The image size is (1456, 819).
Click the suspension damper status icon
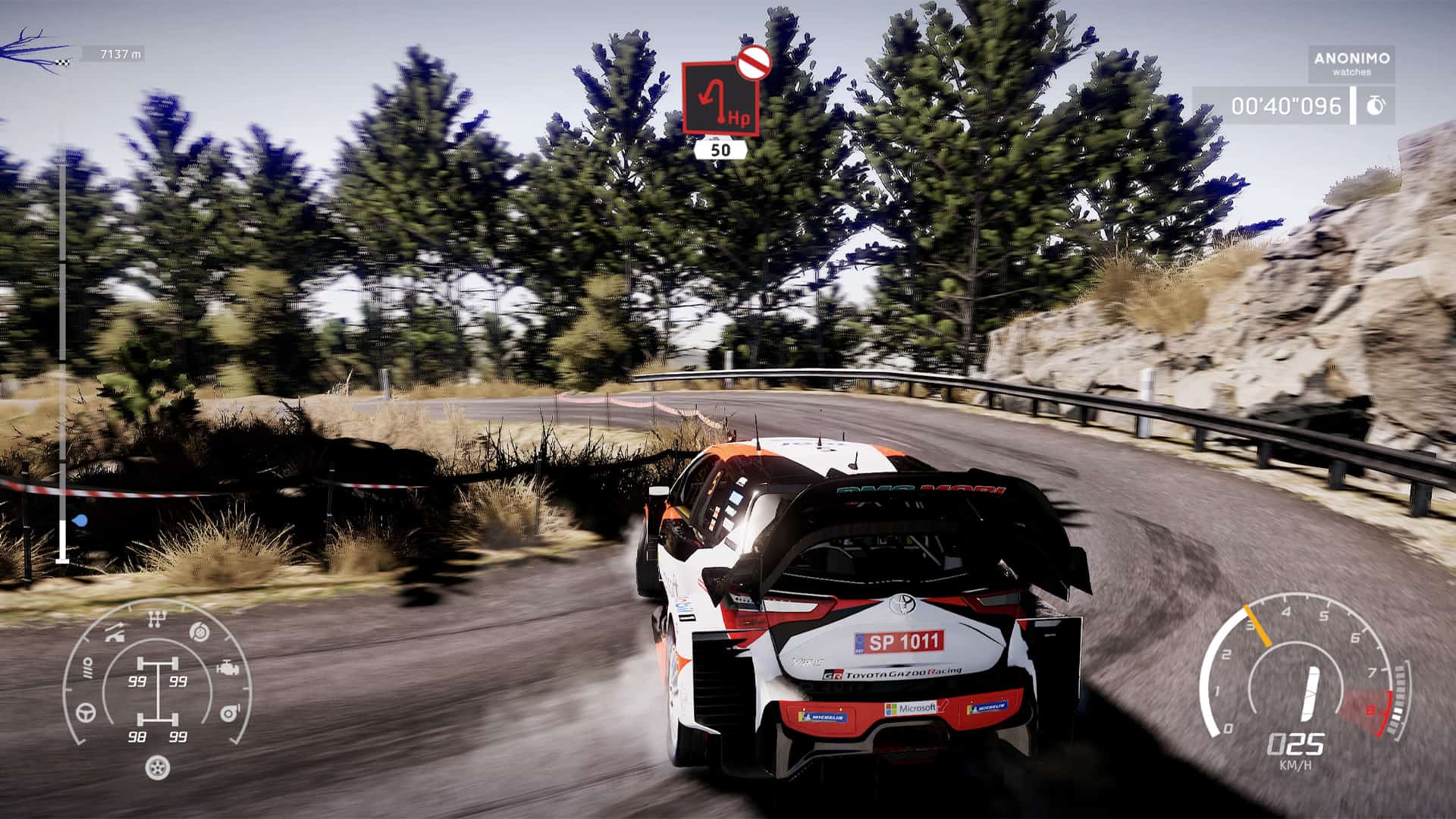(x=87, y=667)
